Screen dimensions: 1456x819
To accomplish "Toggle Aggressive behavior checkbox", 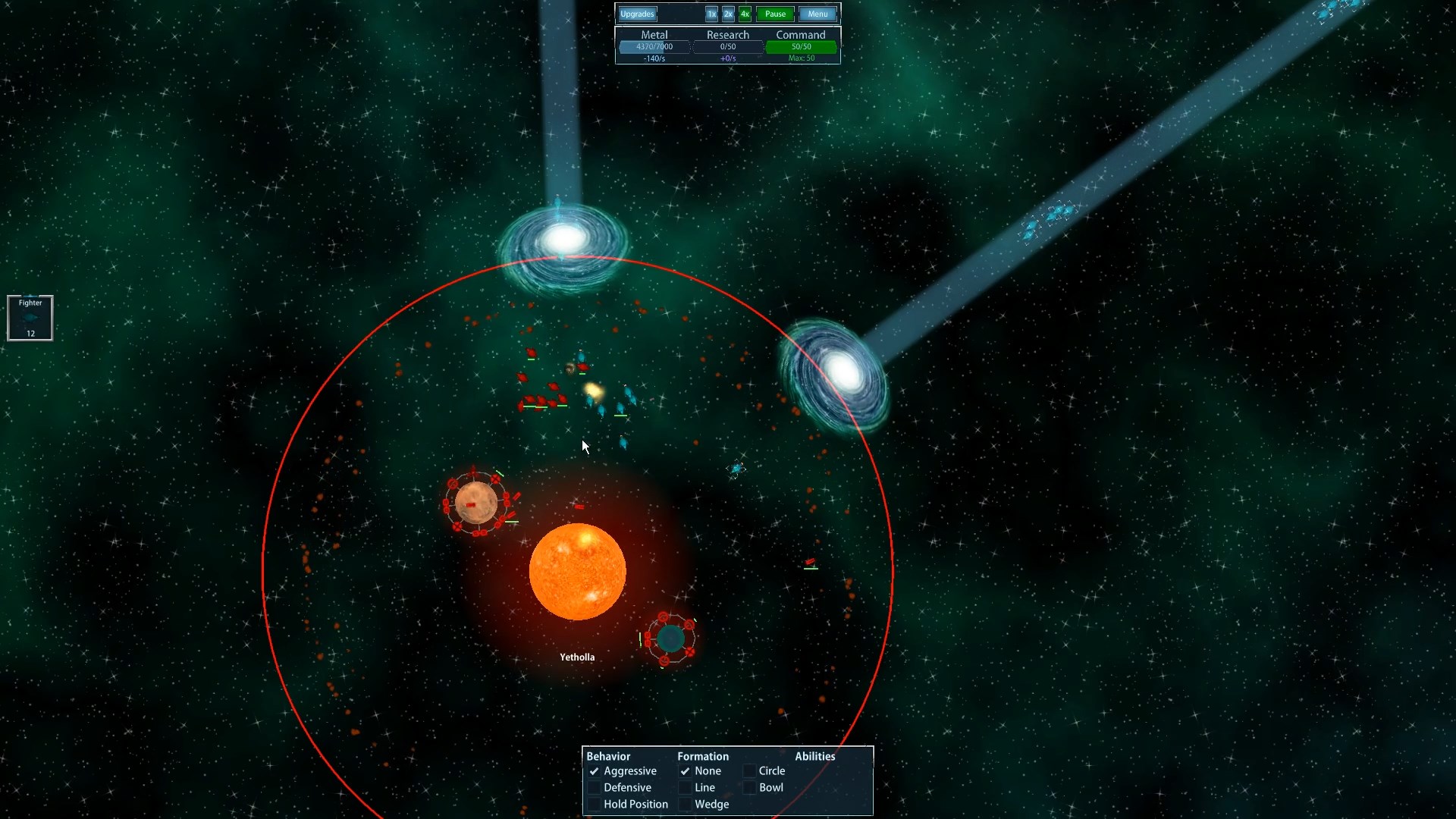I will point(595,771).
